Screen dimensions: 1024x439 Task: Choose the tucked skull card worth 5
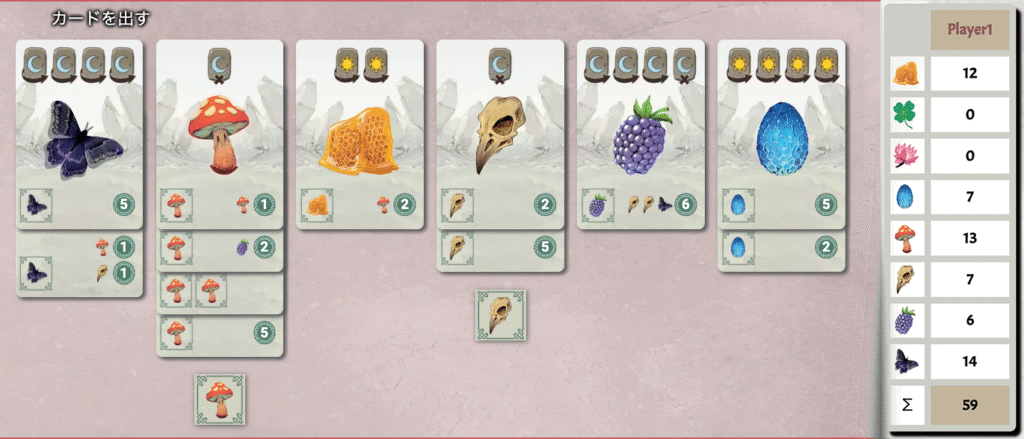pyautogui.click(x=501, y=248)
